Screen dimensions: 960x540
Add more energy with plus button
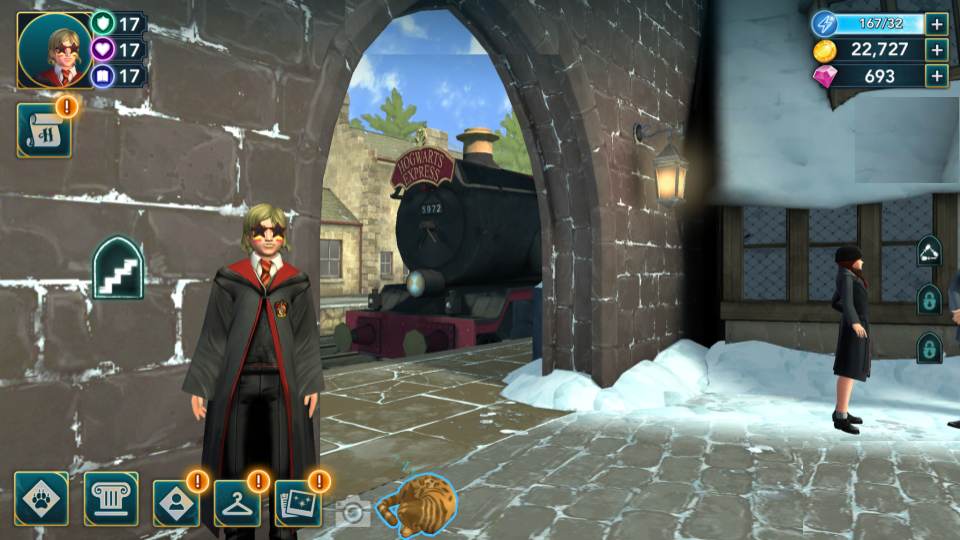coord(936,24)
